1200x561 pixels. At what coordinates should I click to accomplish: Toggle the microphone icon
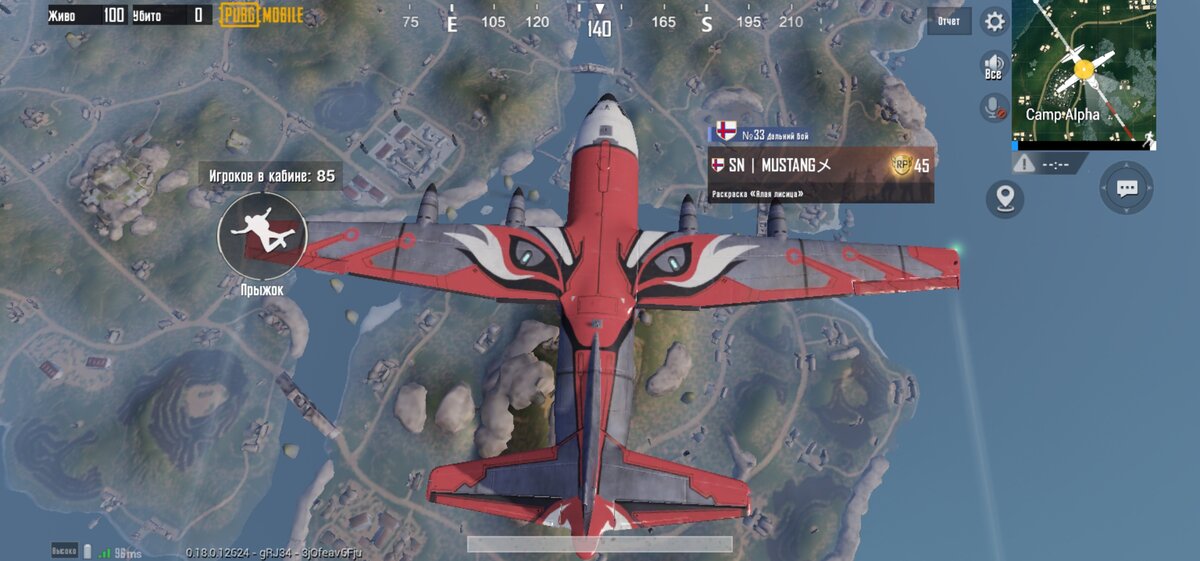click(993, 106)
